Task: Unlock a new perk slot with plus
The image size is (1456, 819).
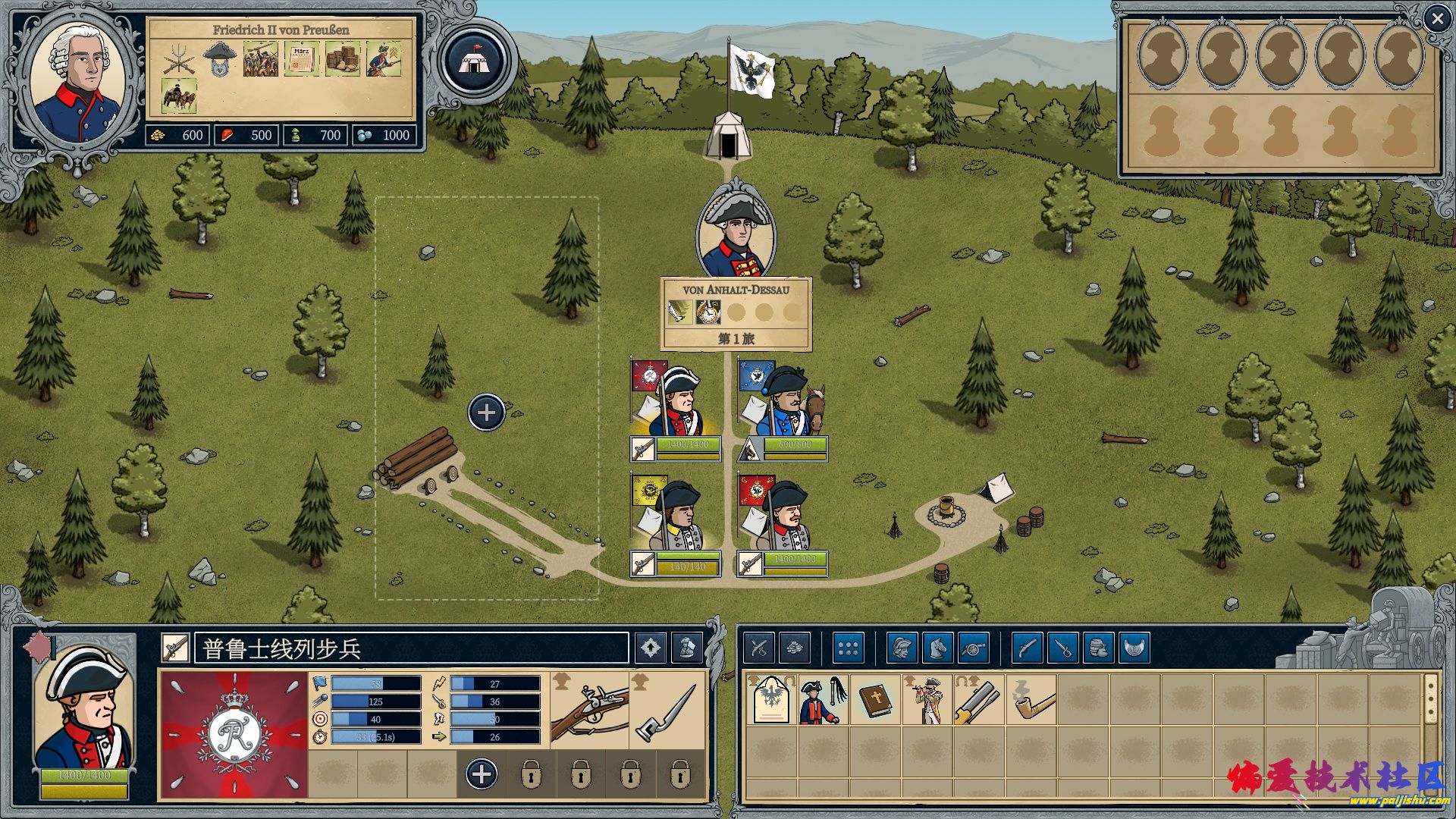Action: [x=482, y=774]
